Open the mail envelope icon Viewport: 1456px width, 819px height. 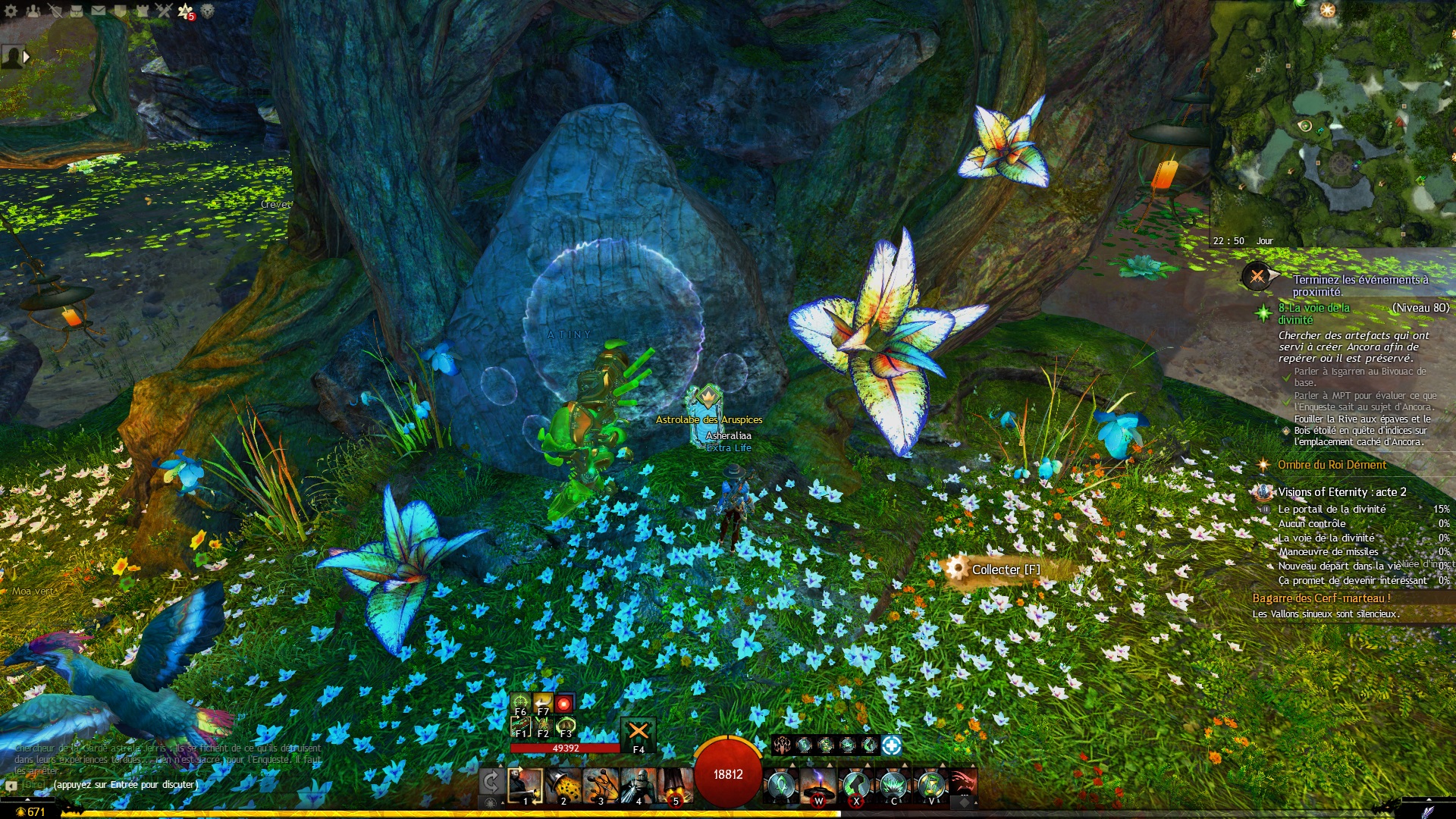point(99,11)
